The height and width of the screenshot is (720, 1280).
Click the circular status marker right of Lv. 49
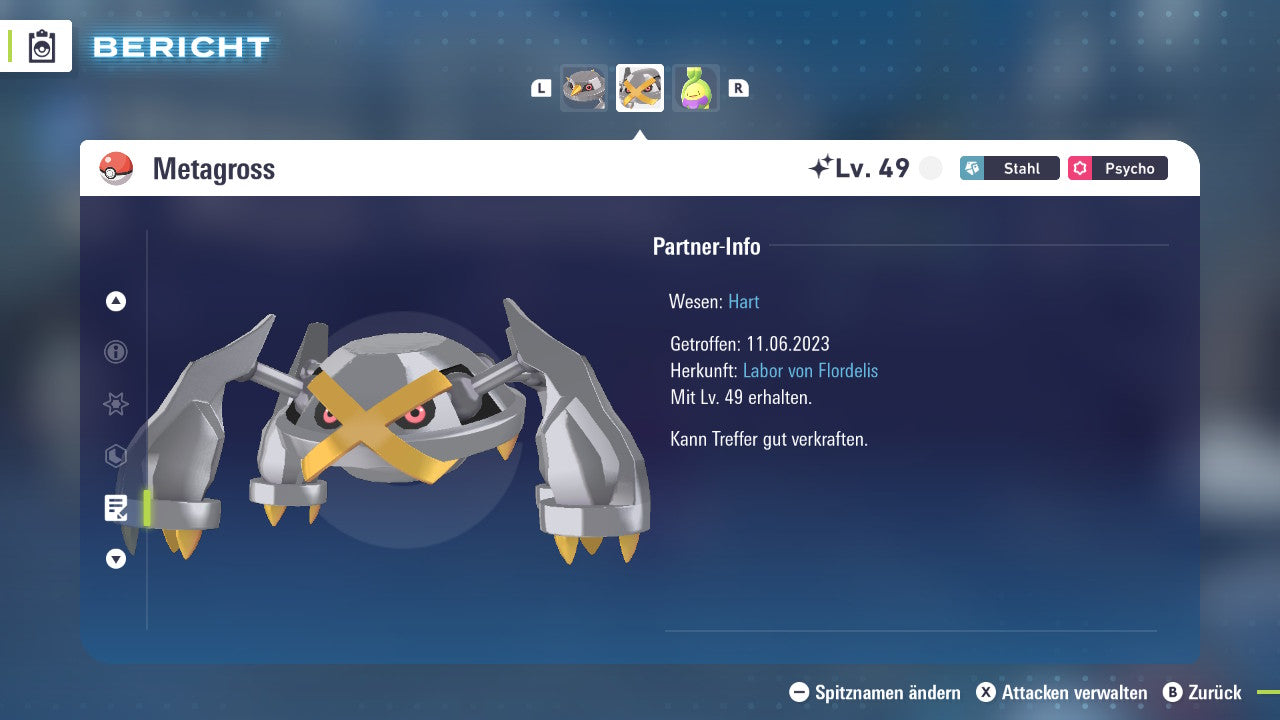pos(930,169)
